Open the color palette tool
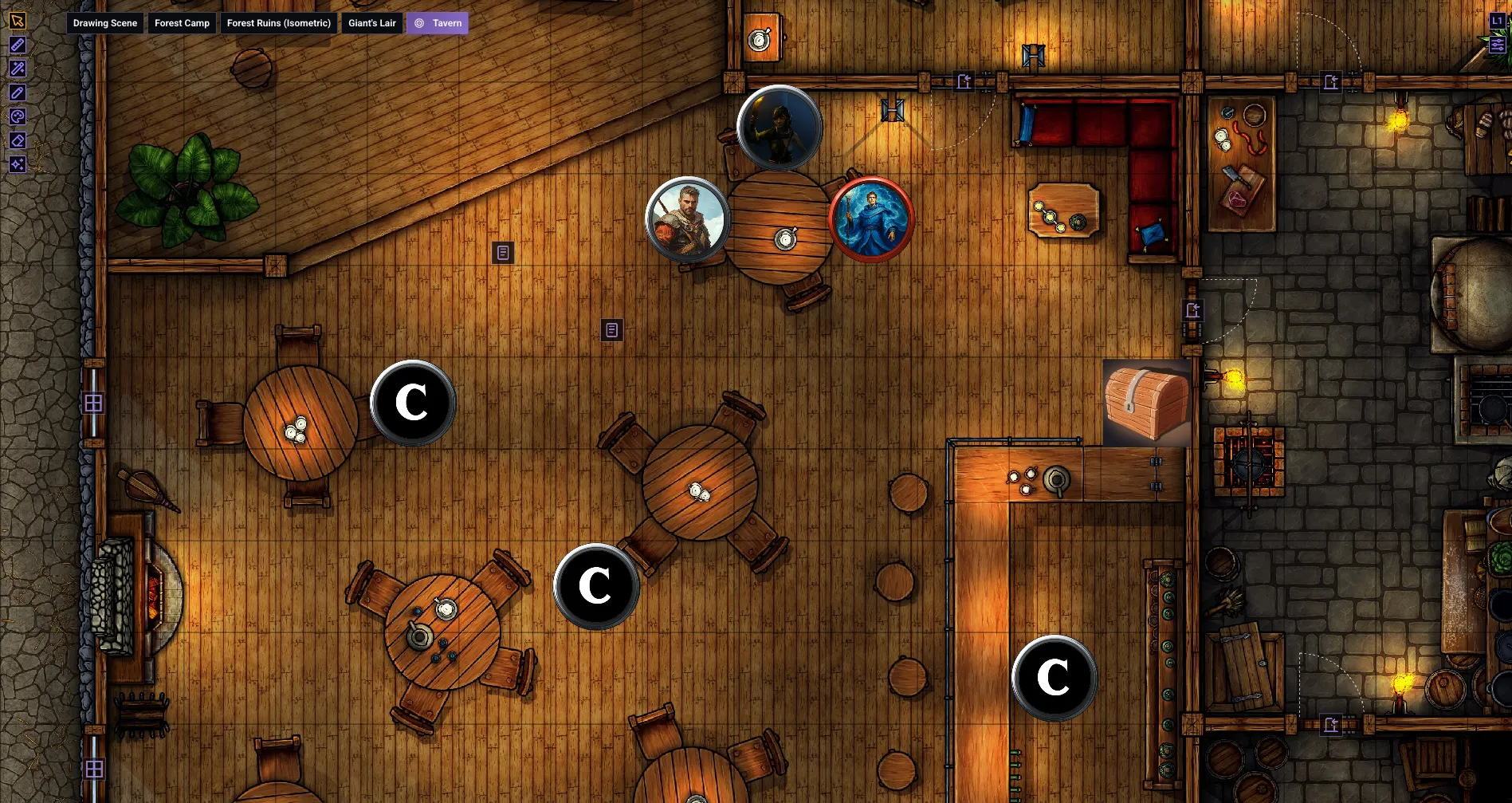This screenshot has width=1512, height=803. tap(18, 117)
